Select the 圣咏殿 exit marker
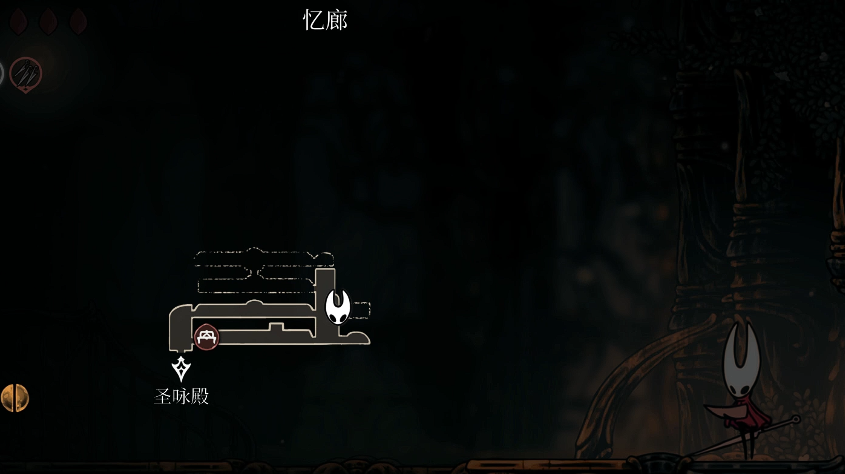 click(x=181, y=369)
